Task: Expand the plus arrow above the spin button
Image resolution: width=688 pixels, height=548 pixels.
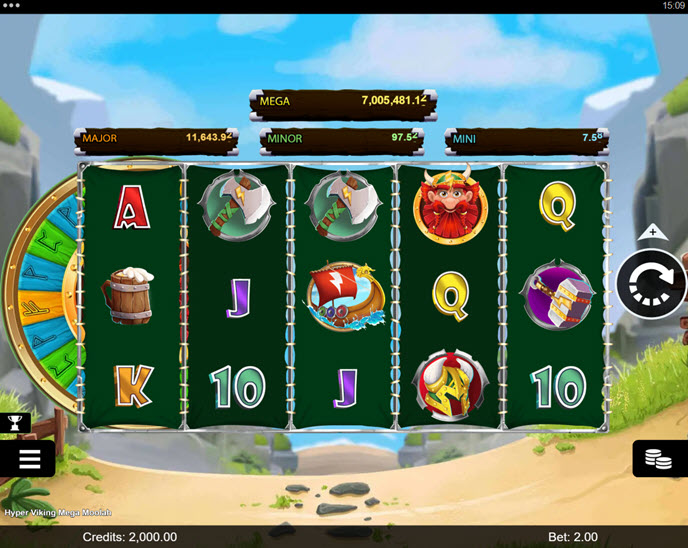Action: (x=652, y=232)
